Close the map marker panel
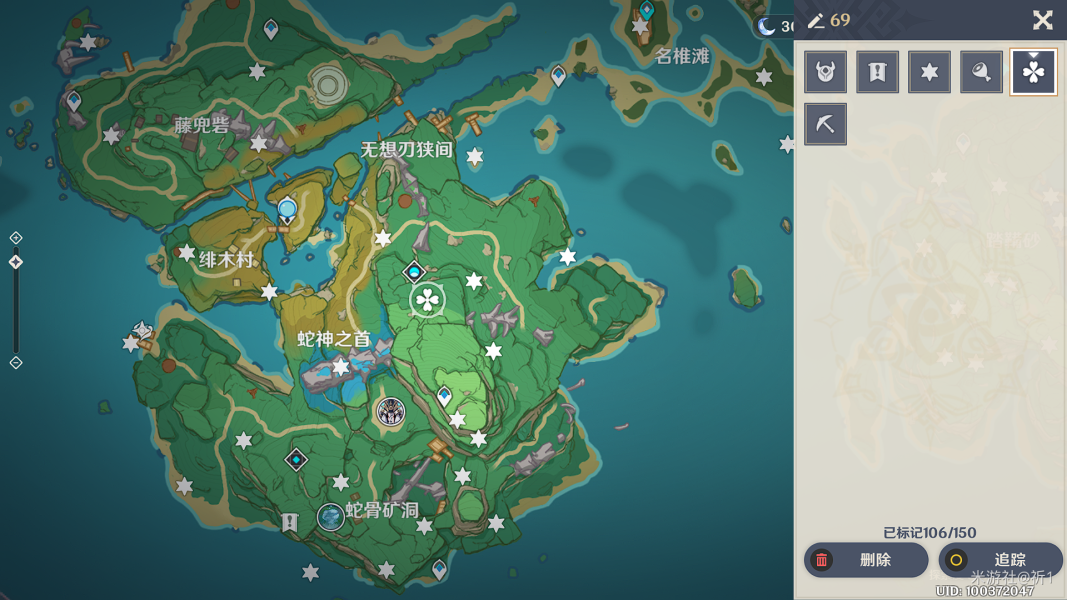 1042,20
